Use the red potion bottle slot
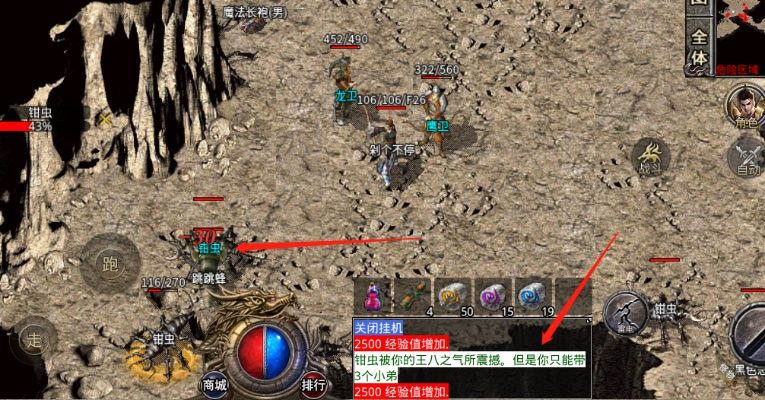 373,295
